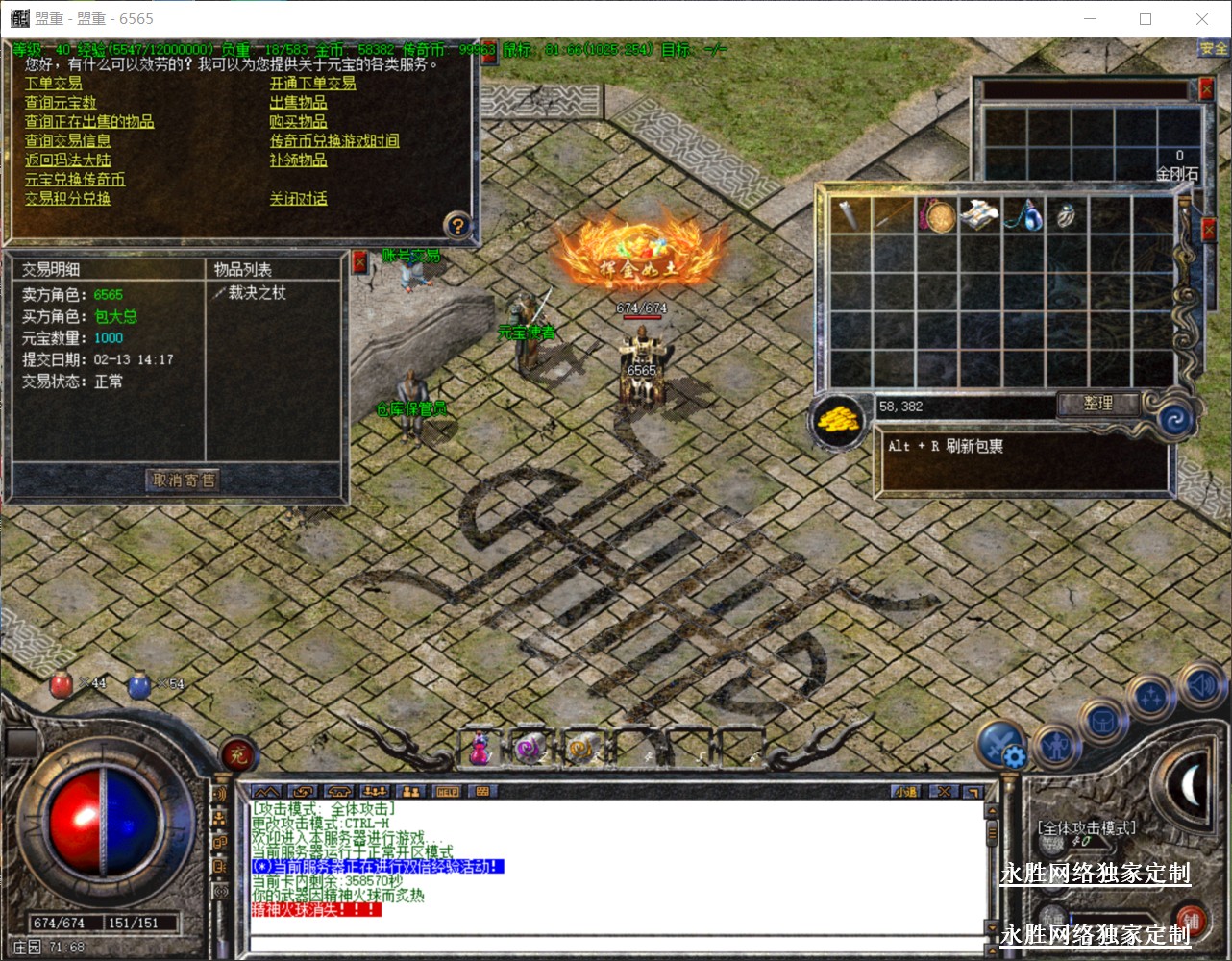Choose 购买物品 from the dialogue
The width and height of the screenshot is (1232, 961).
(298, 122)
